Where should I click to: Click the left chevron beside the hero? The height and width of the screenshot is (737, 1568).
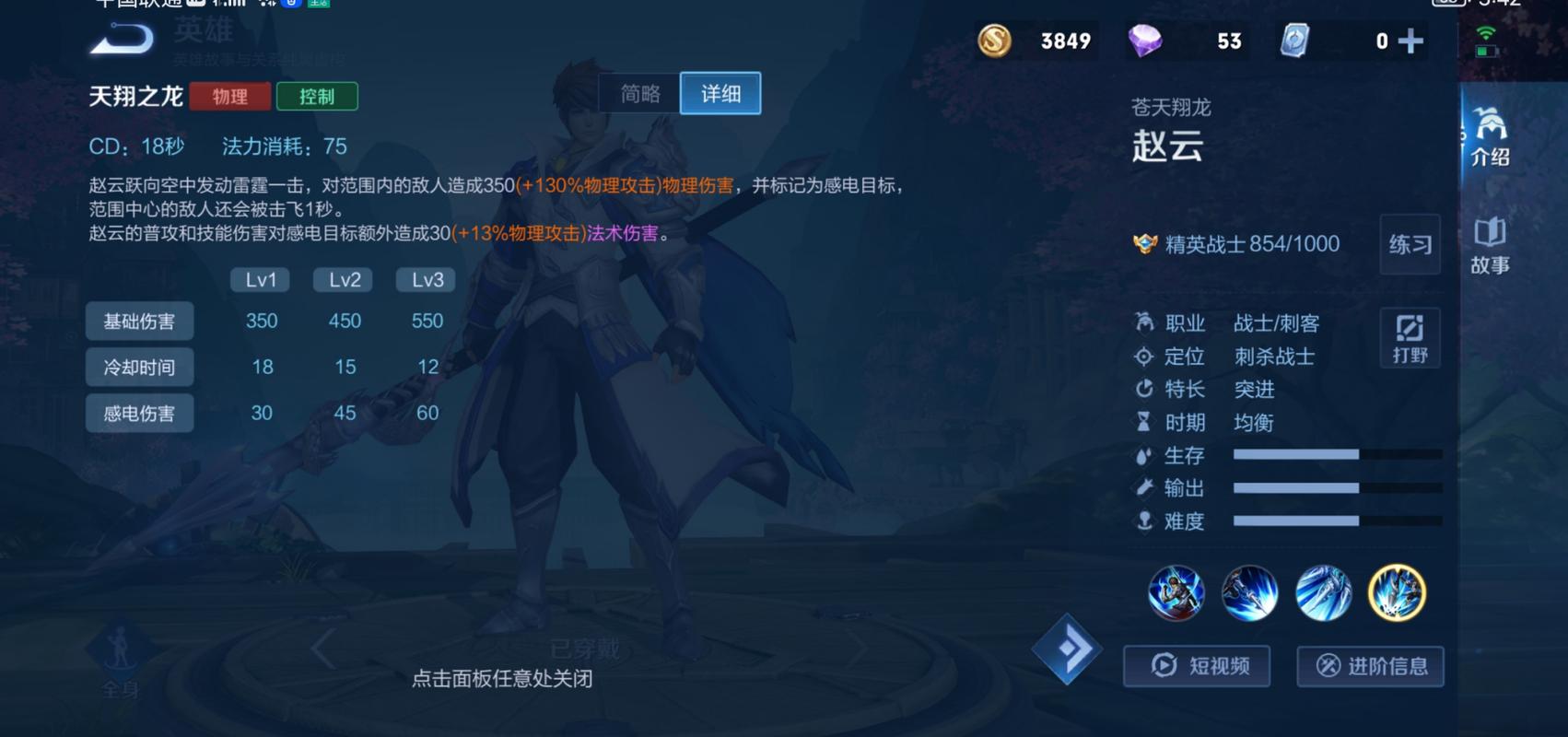point(320,648)
